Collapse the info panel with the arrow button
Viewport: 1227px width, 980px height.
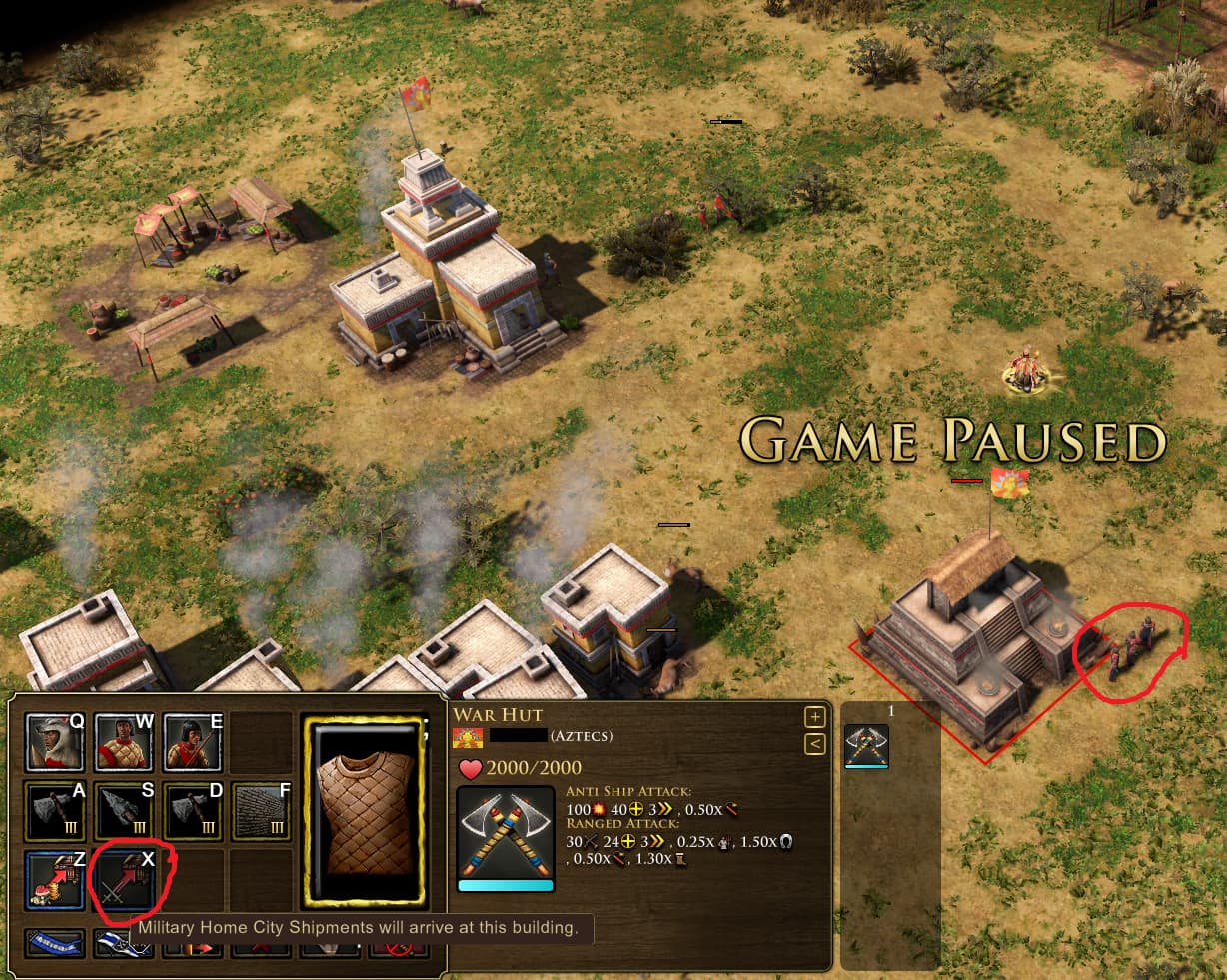click(x=815, y=743)
